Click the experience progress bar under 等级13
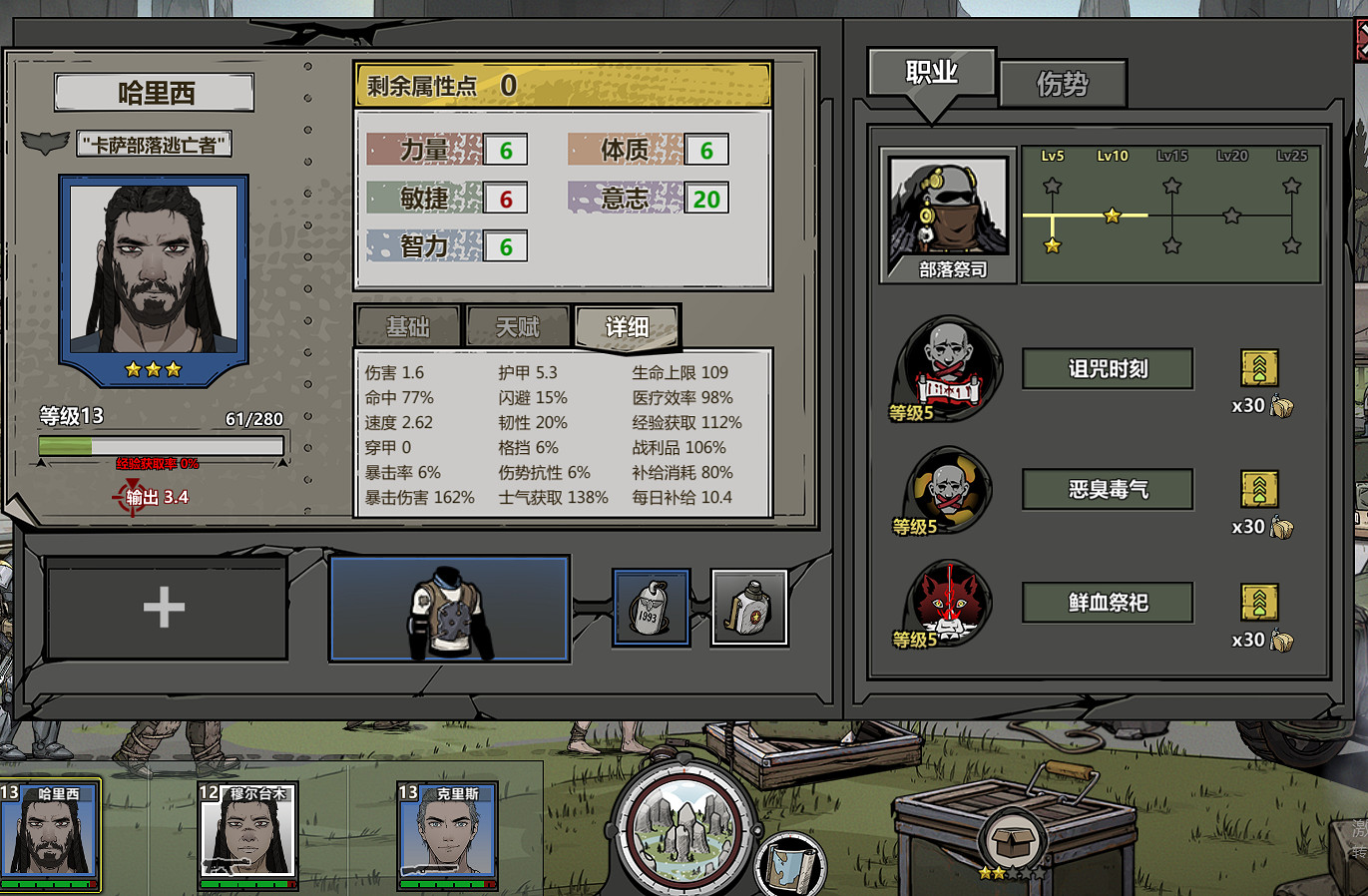This screenshot has height=896, width=1368. [163, 446]
